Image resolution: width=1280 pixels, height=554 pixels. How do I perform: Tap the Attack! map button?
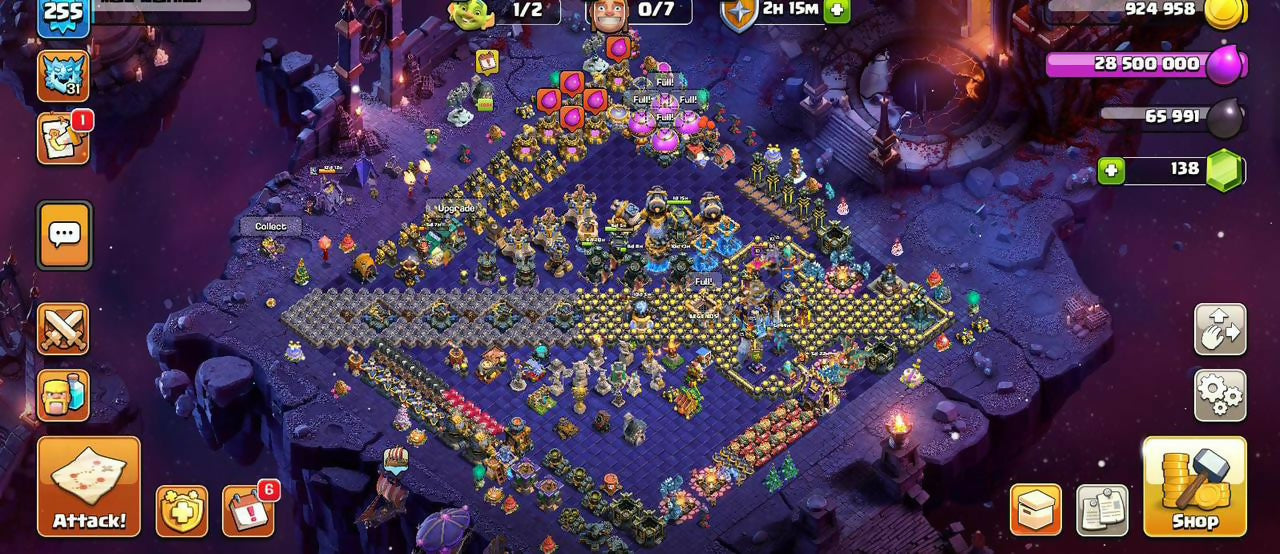(x=89, y=486)
